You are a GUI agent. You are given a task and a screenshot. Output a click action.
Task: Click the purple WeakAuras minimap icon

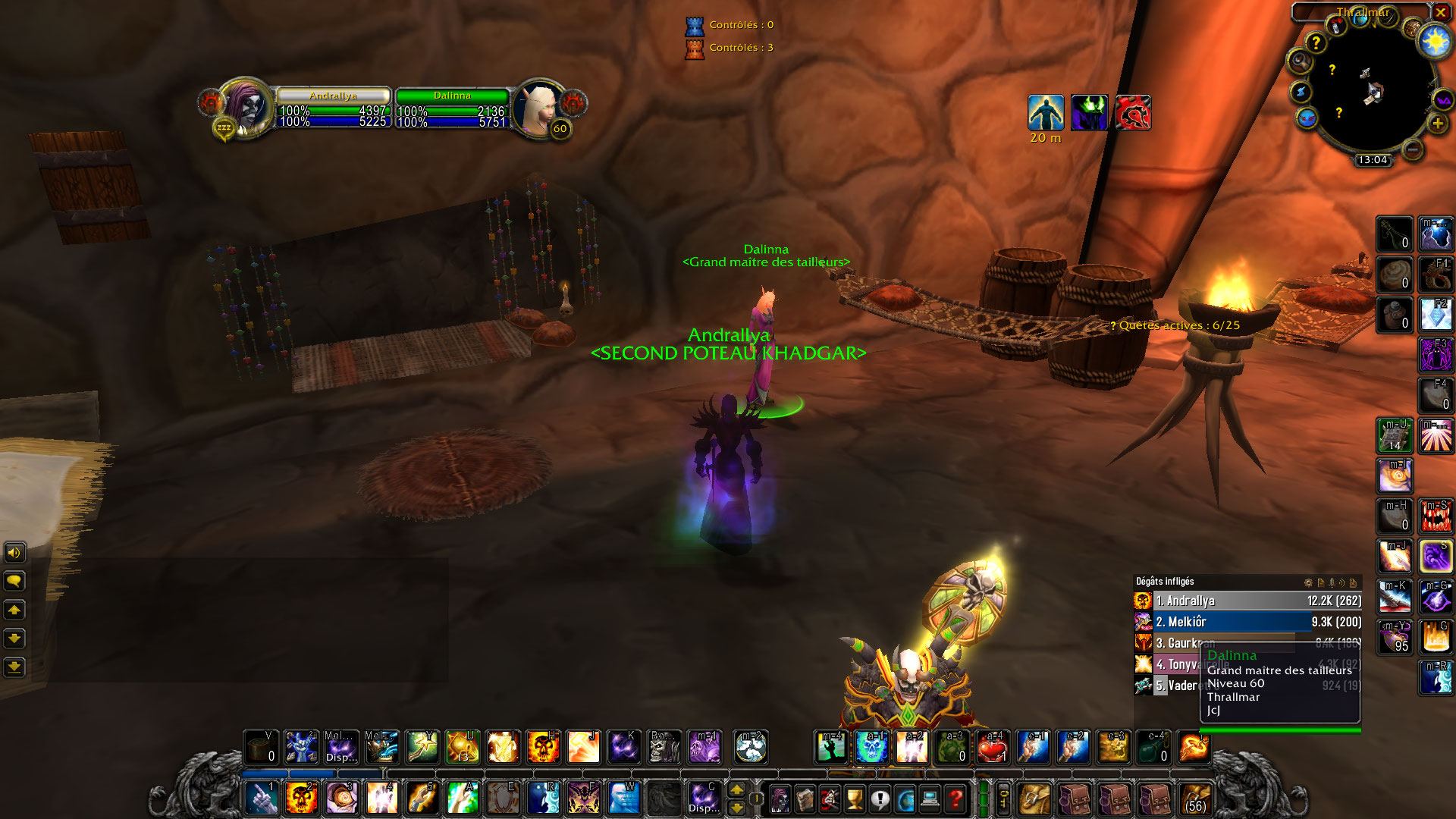pos(1442,101)
